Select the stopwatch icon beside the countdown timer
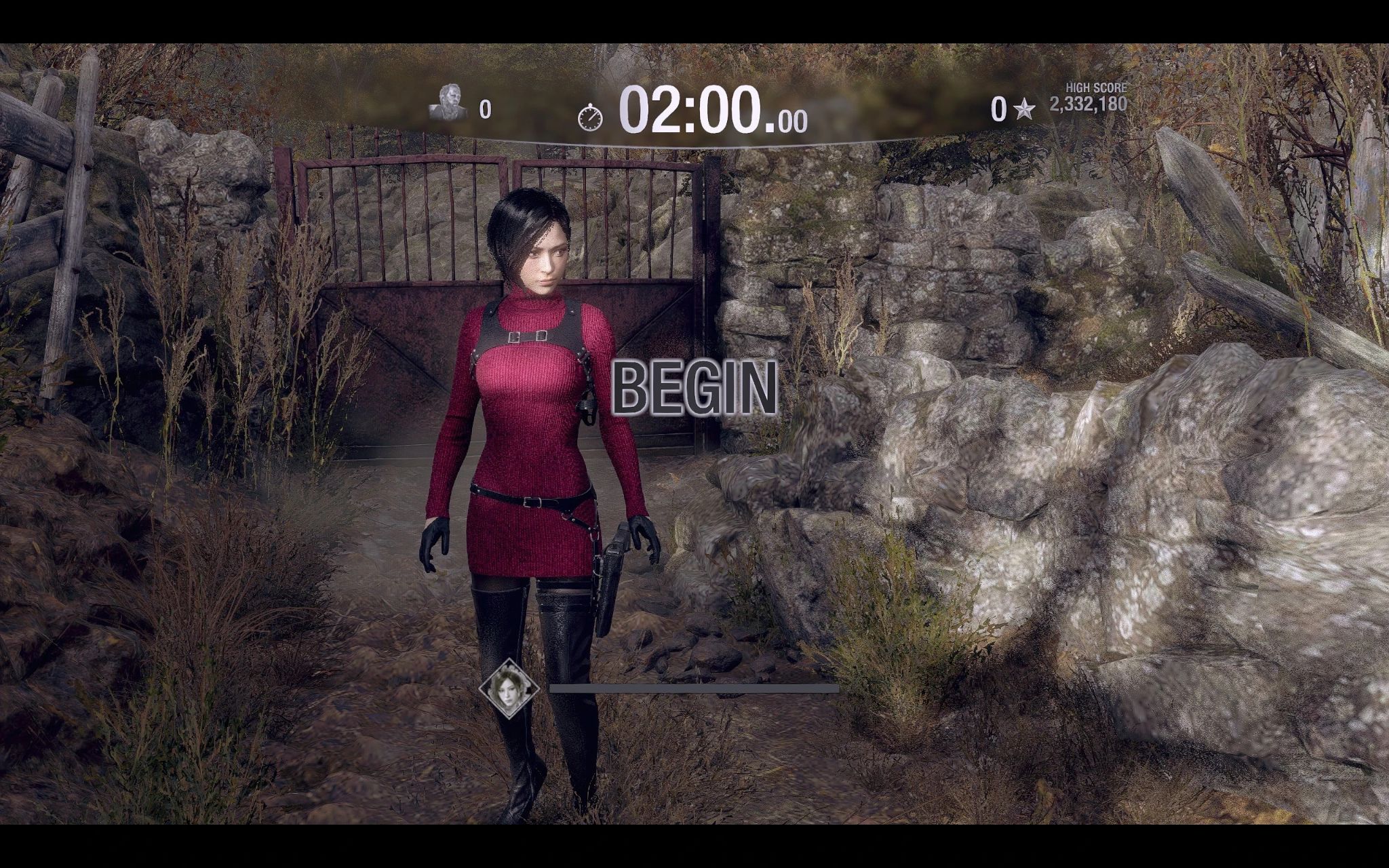The height and width of the screenshot is (868, 1389). 591,117
